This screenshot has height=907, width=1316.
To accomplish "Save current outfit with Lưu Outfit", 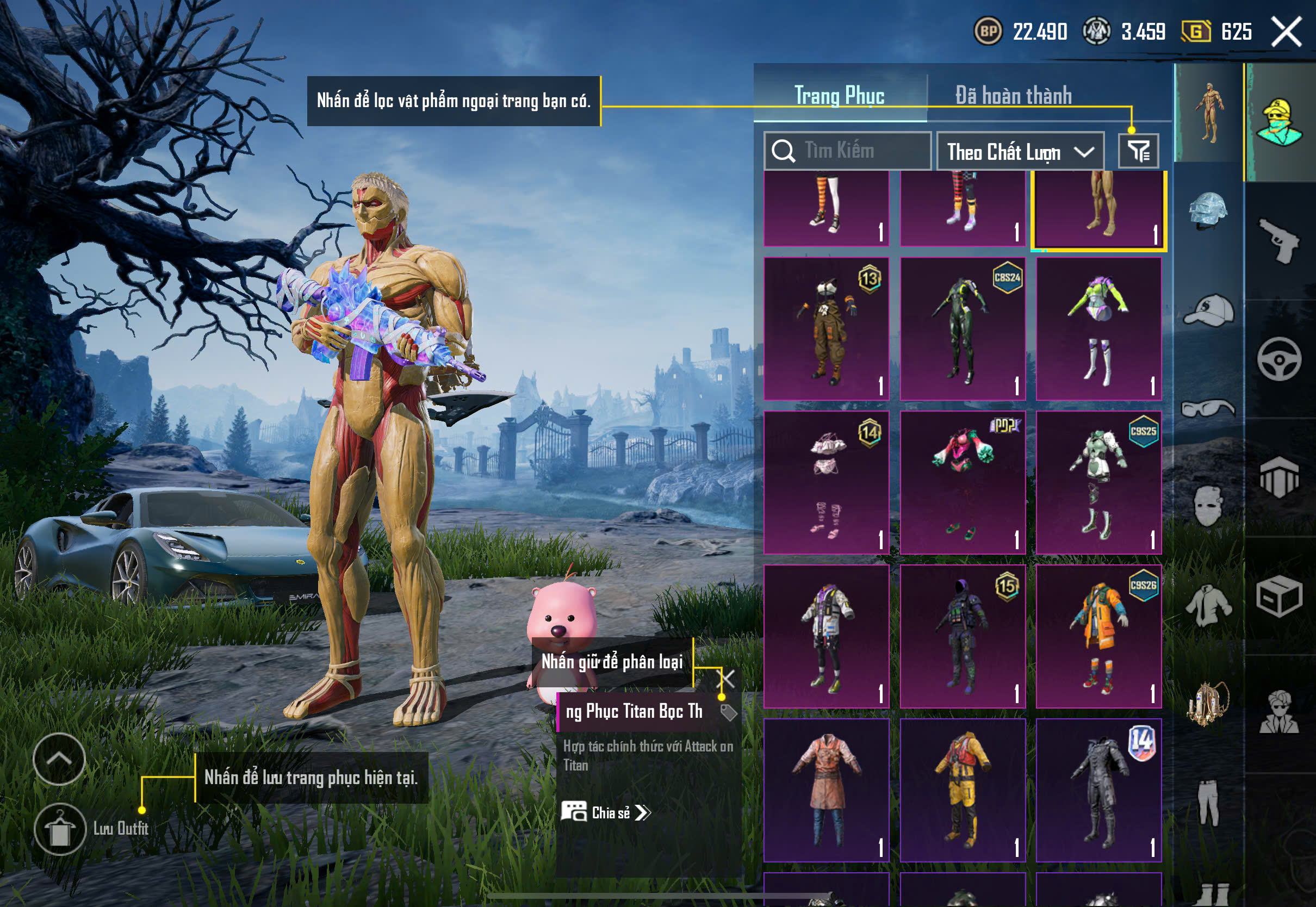I will pyautogui.click(x=60, y=829).
